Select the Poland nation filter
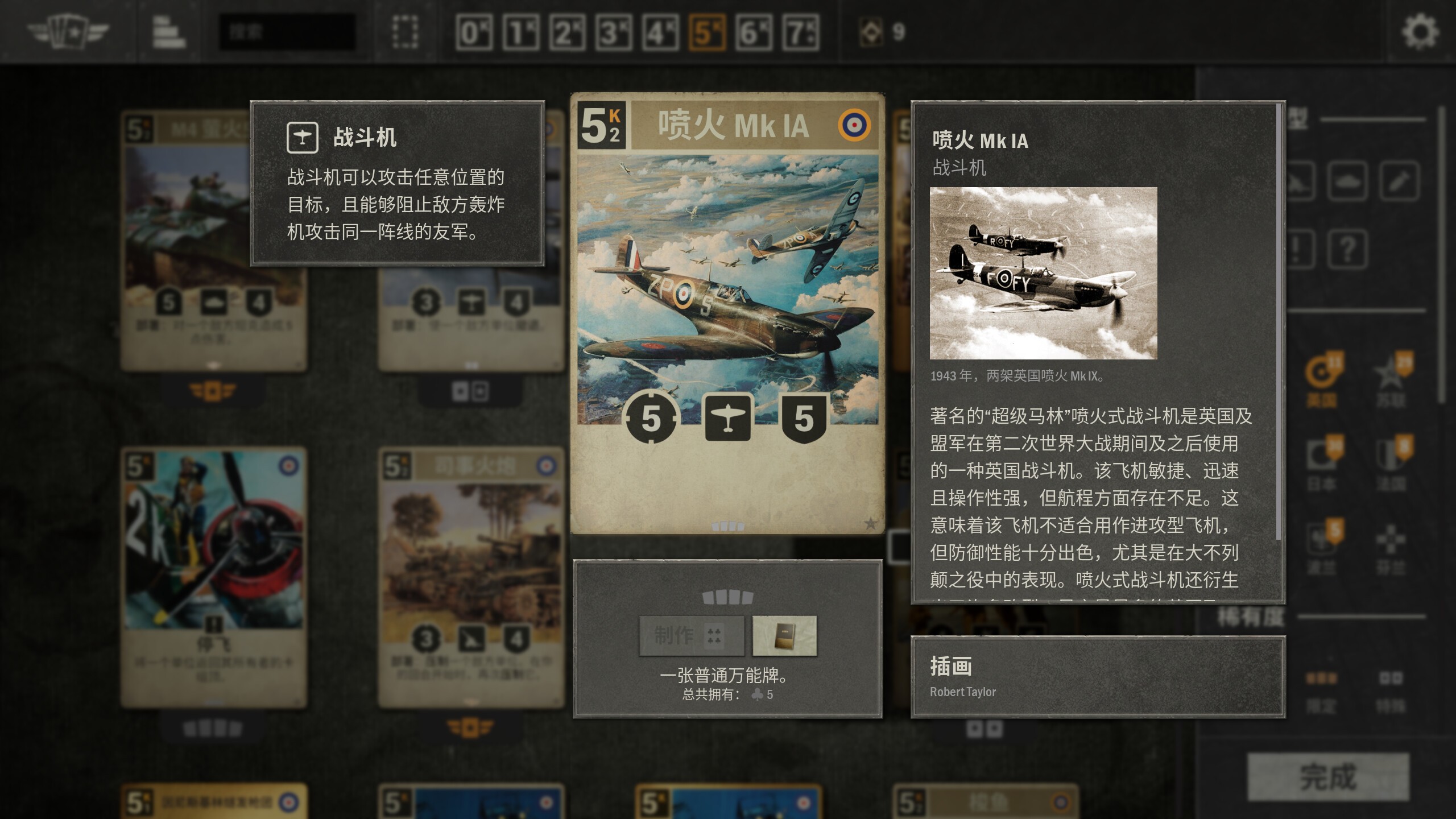The height and width of the screenshot is (819, 1456). point(1321,537)
